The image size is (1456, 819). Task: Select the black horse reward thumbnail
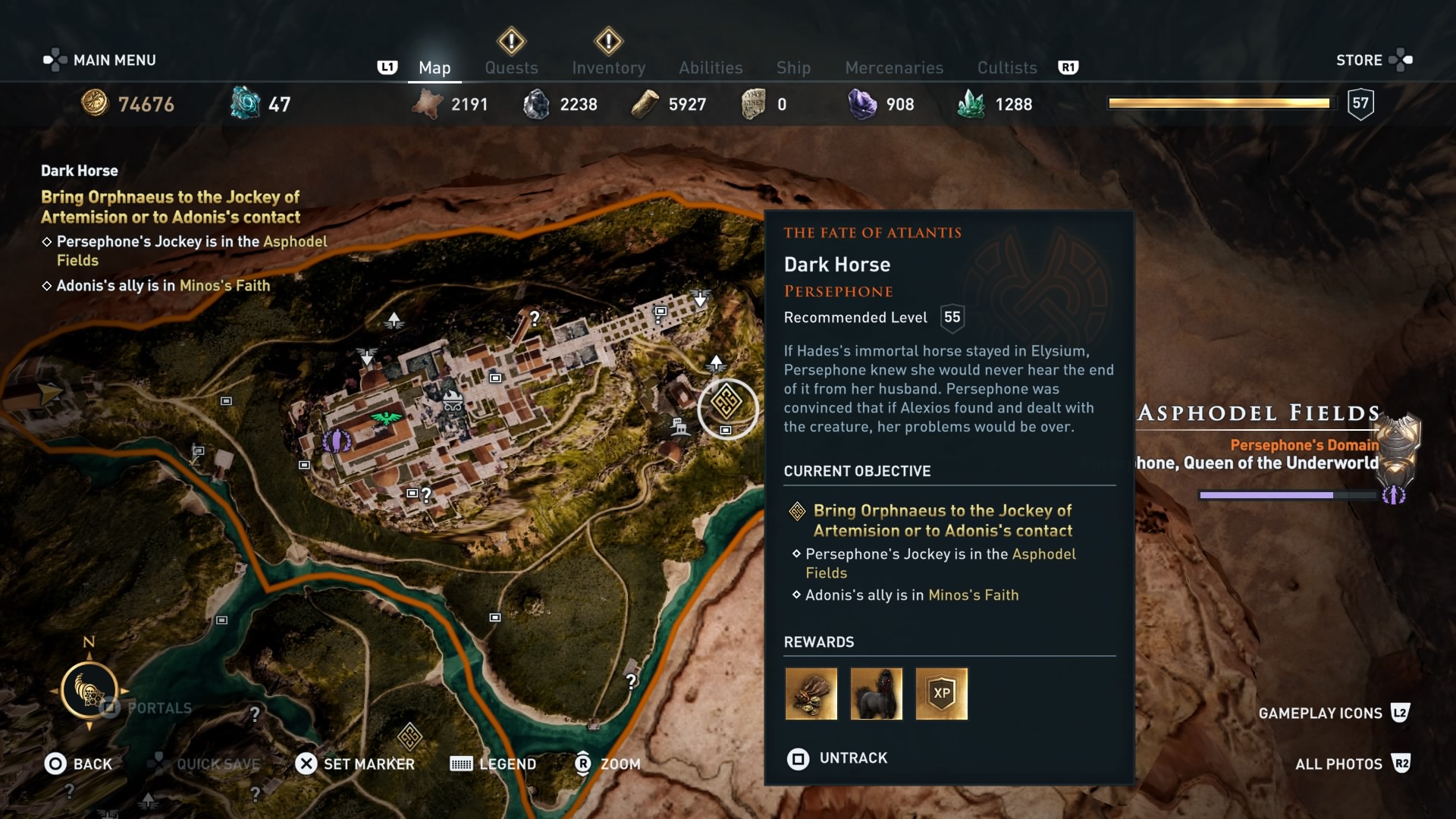pyautogui.click(x=877, y=694)
